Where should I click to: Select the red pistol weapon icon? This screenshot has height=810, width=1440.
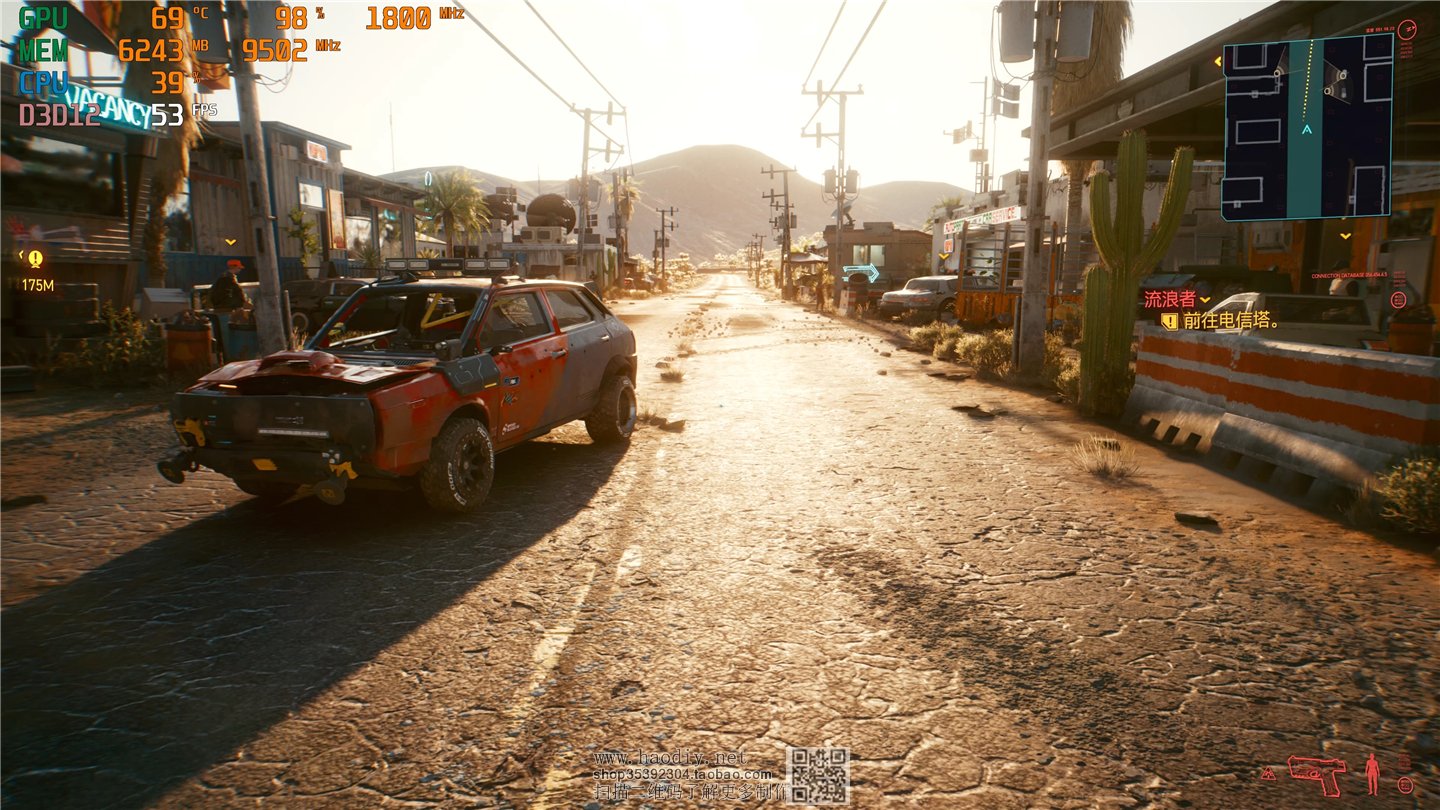(x=1316, y=772)
